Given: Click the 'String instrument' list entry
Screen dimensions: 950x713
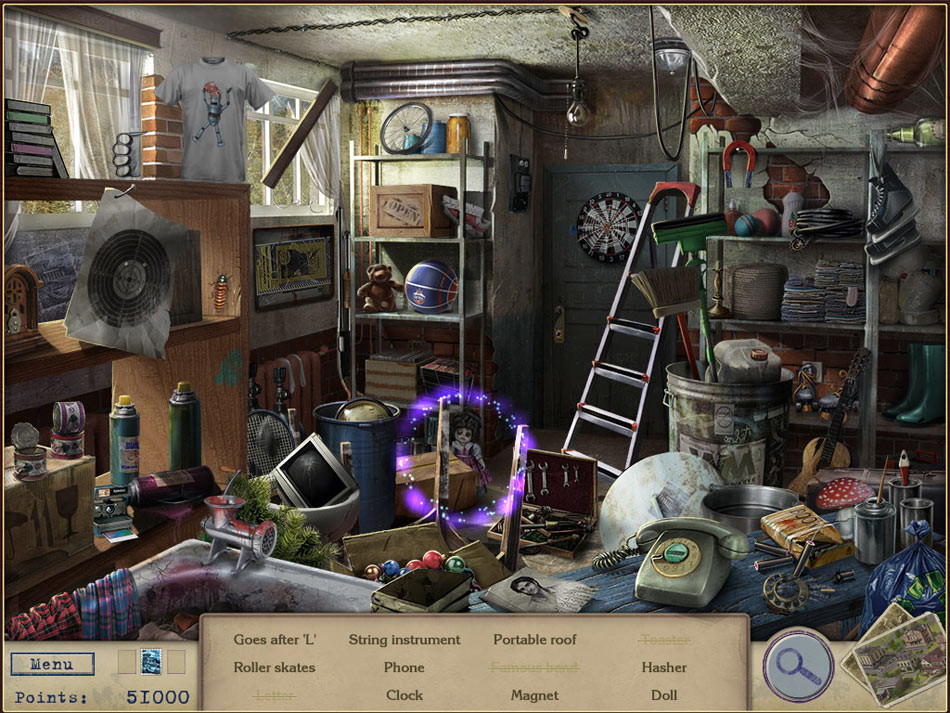Looking at the screenshot, I should pos(404,639).
